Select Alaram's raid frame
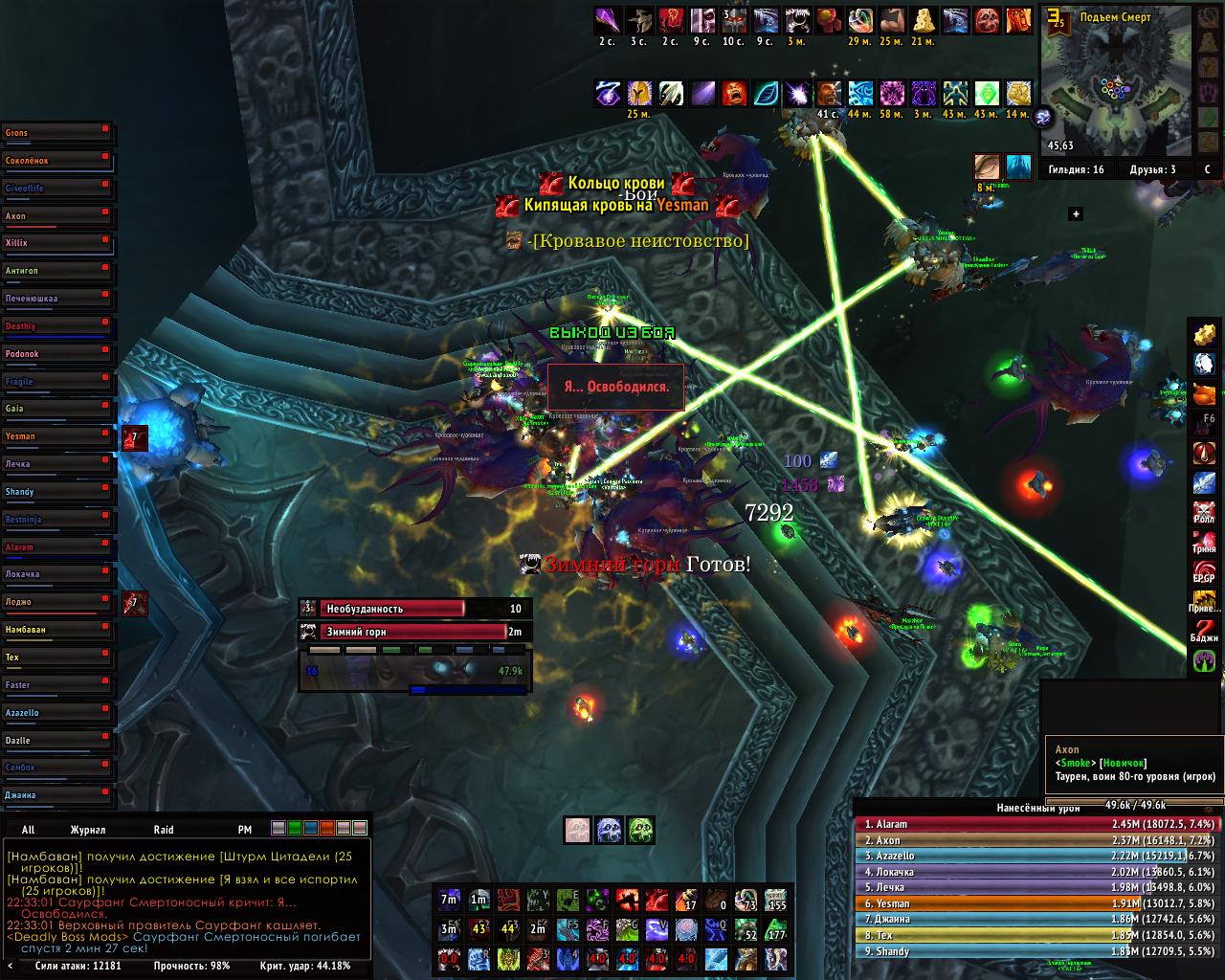The image size is (1225, 980). tap(57, 547)
